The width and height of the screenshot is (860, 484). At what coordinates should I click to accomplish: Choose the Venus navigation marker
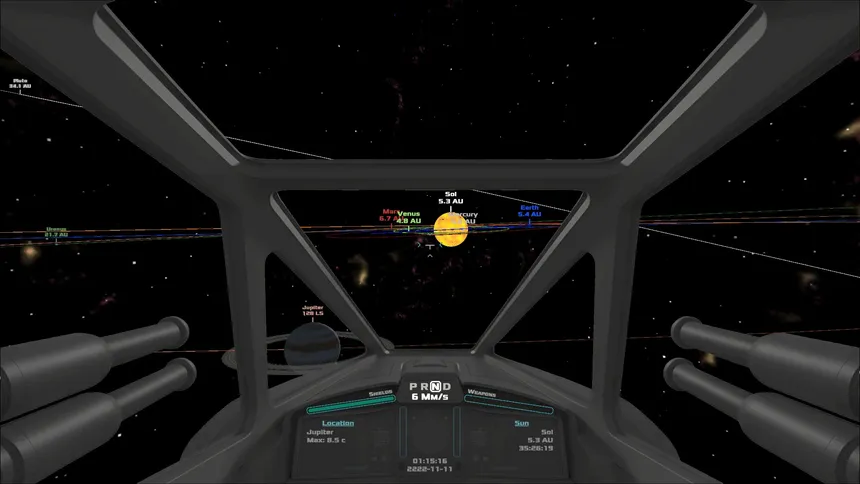tap(408, 216)
